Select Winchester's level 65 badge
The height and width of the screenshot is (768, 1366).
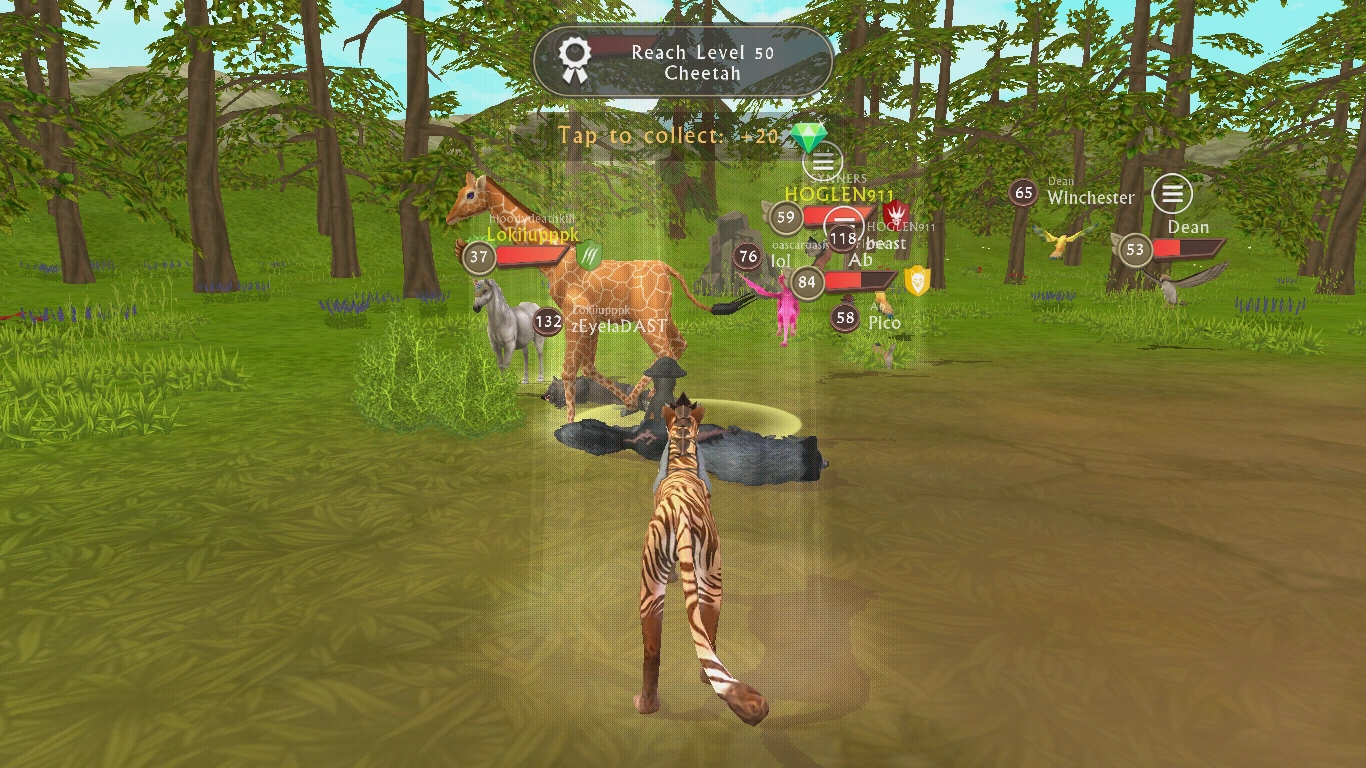(x=1023, y=192)
